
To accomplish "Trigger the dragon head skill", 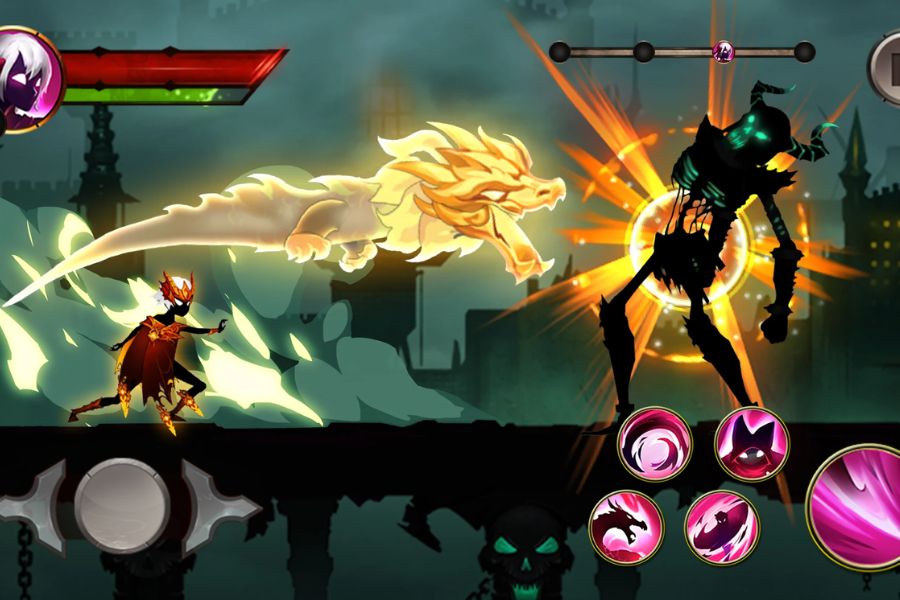I will click(x=625, y=526).
